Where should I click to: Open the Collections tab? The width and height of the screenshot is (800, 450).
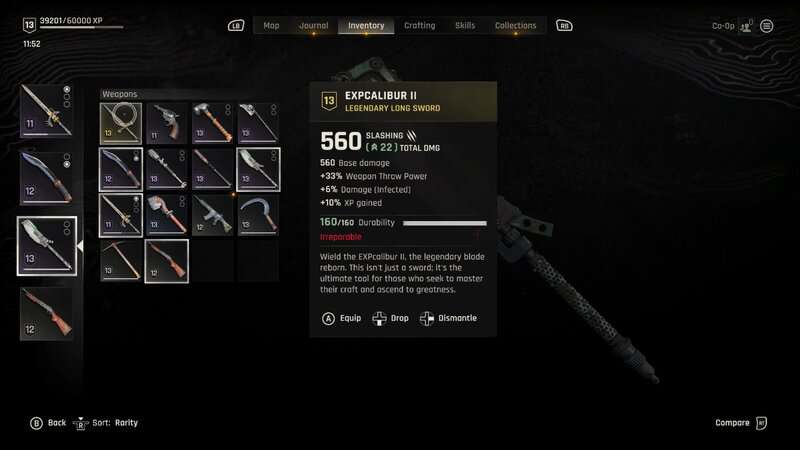coord(516,26)
